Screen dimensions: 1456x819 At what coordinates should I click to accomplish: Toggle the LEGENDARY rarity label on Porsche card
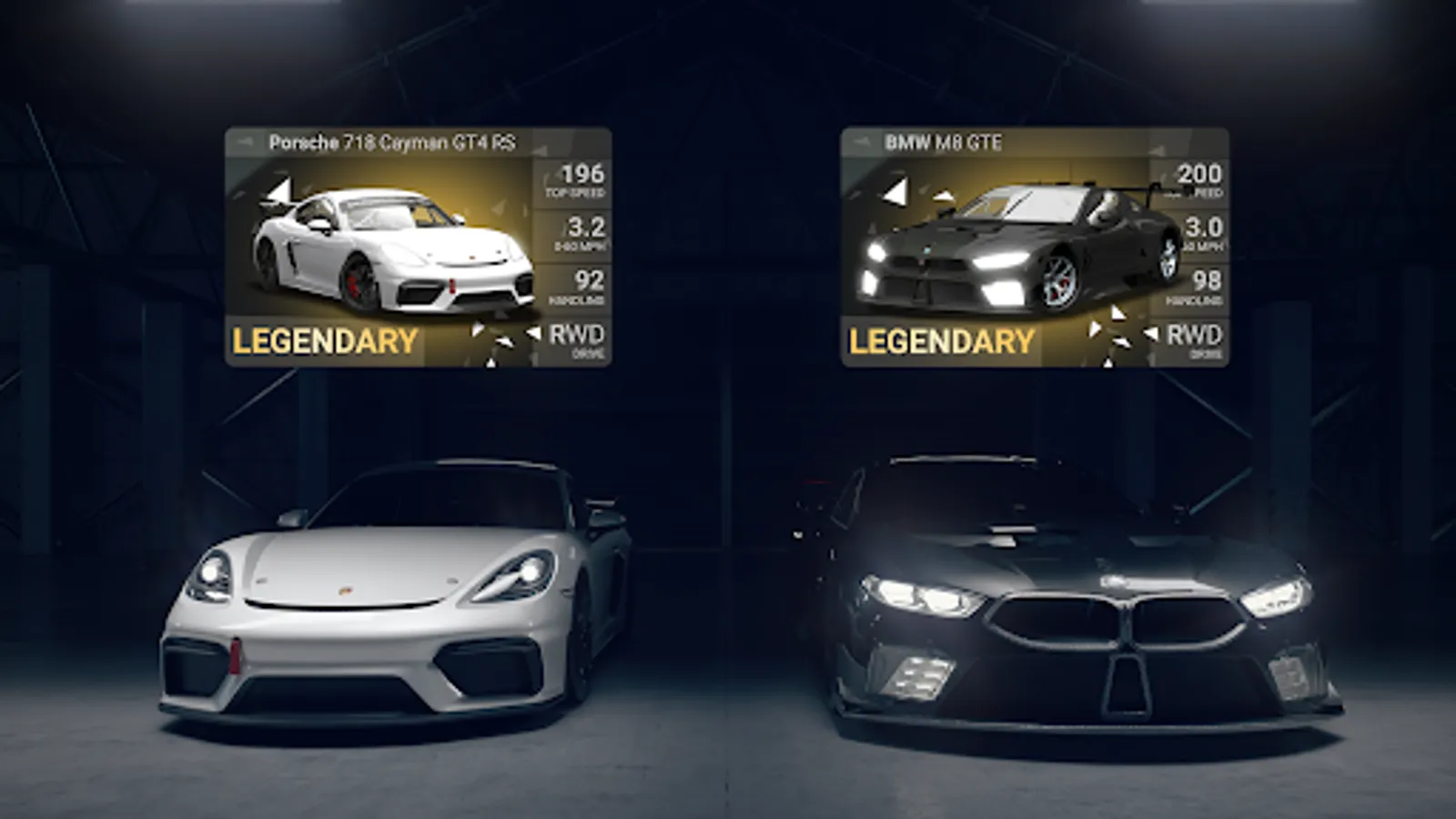point(323,341)
